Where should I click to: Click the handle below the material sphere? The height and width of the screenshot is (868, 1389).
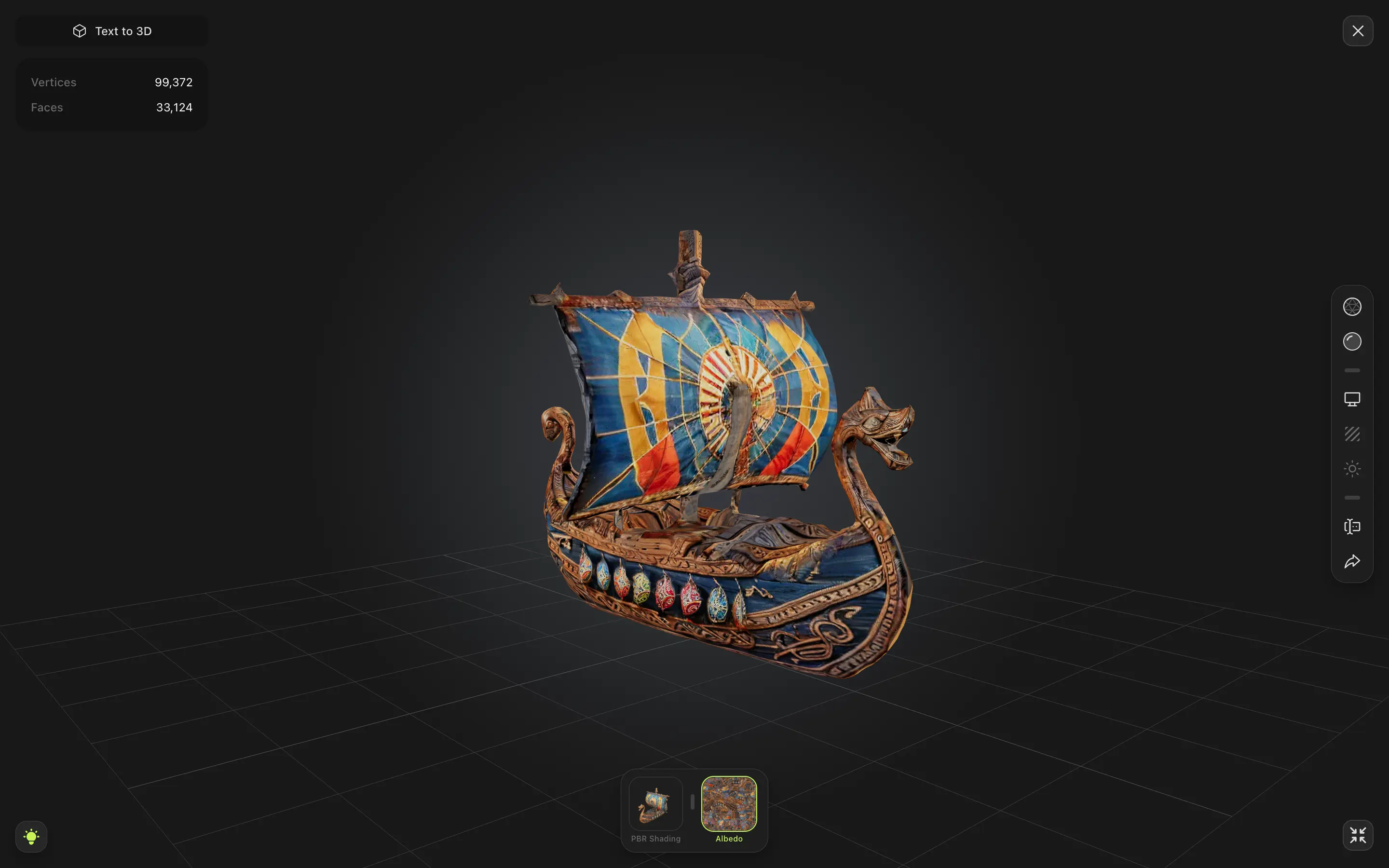(x=1352, y=370)
